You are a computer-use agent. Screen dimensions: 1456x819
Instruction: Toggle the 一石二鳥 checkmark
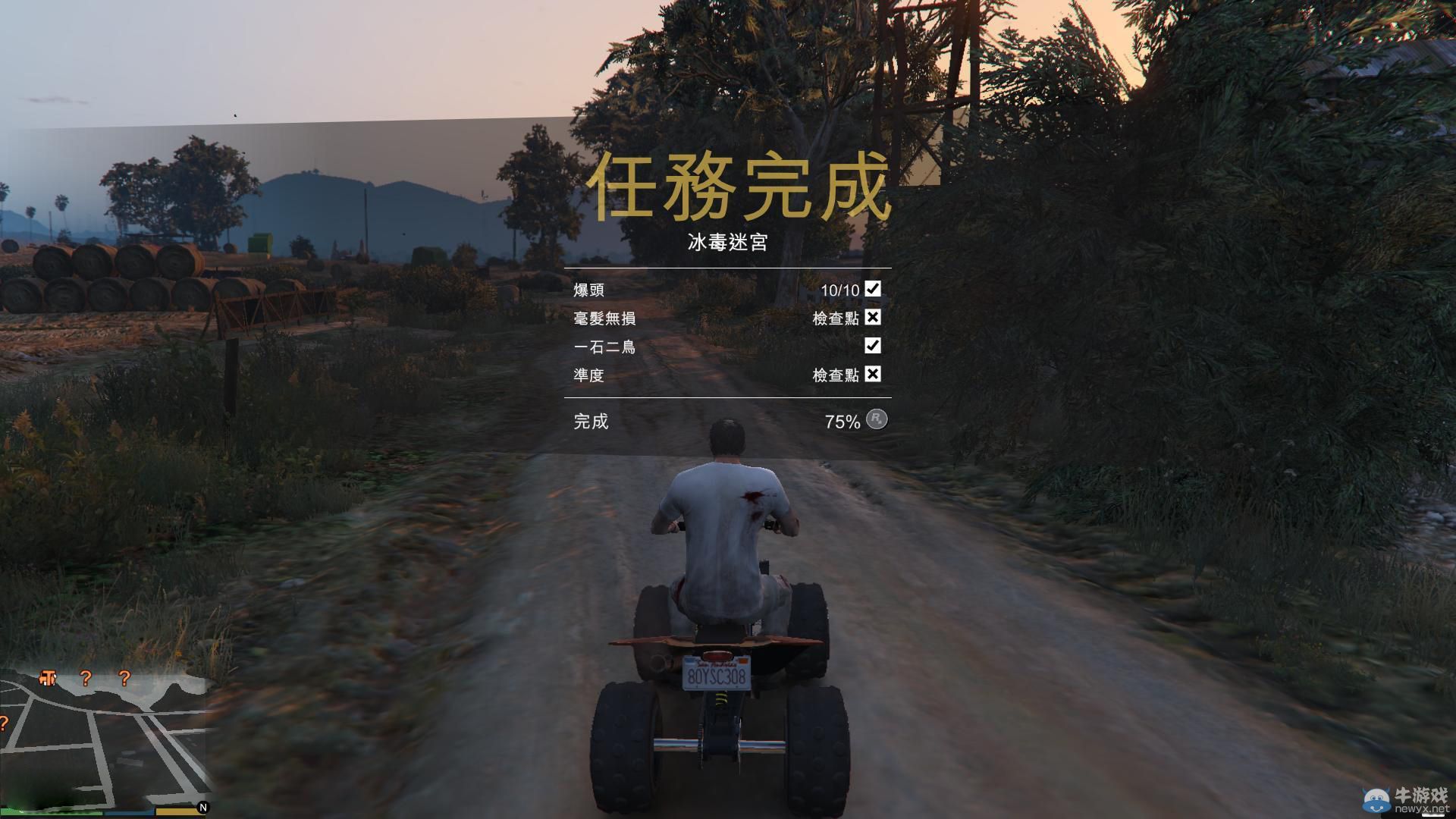tap(874, 346)
